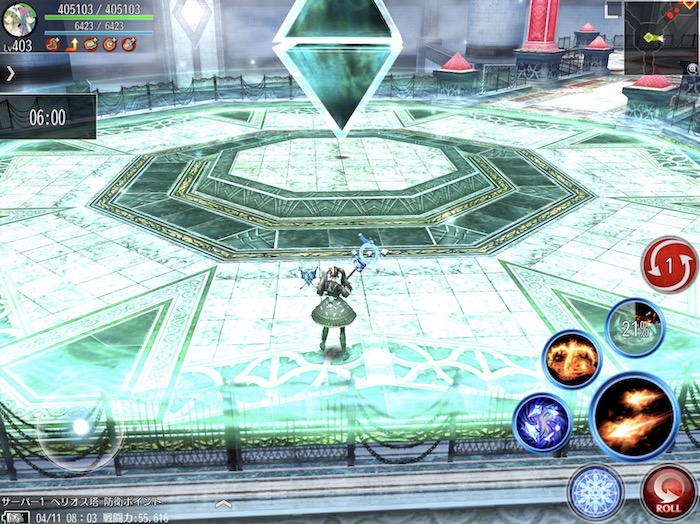The height and width of the screenshot is (524, 700).
Task: Trigger the blue ice shard skill
Action: coord(543,423)
